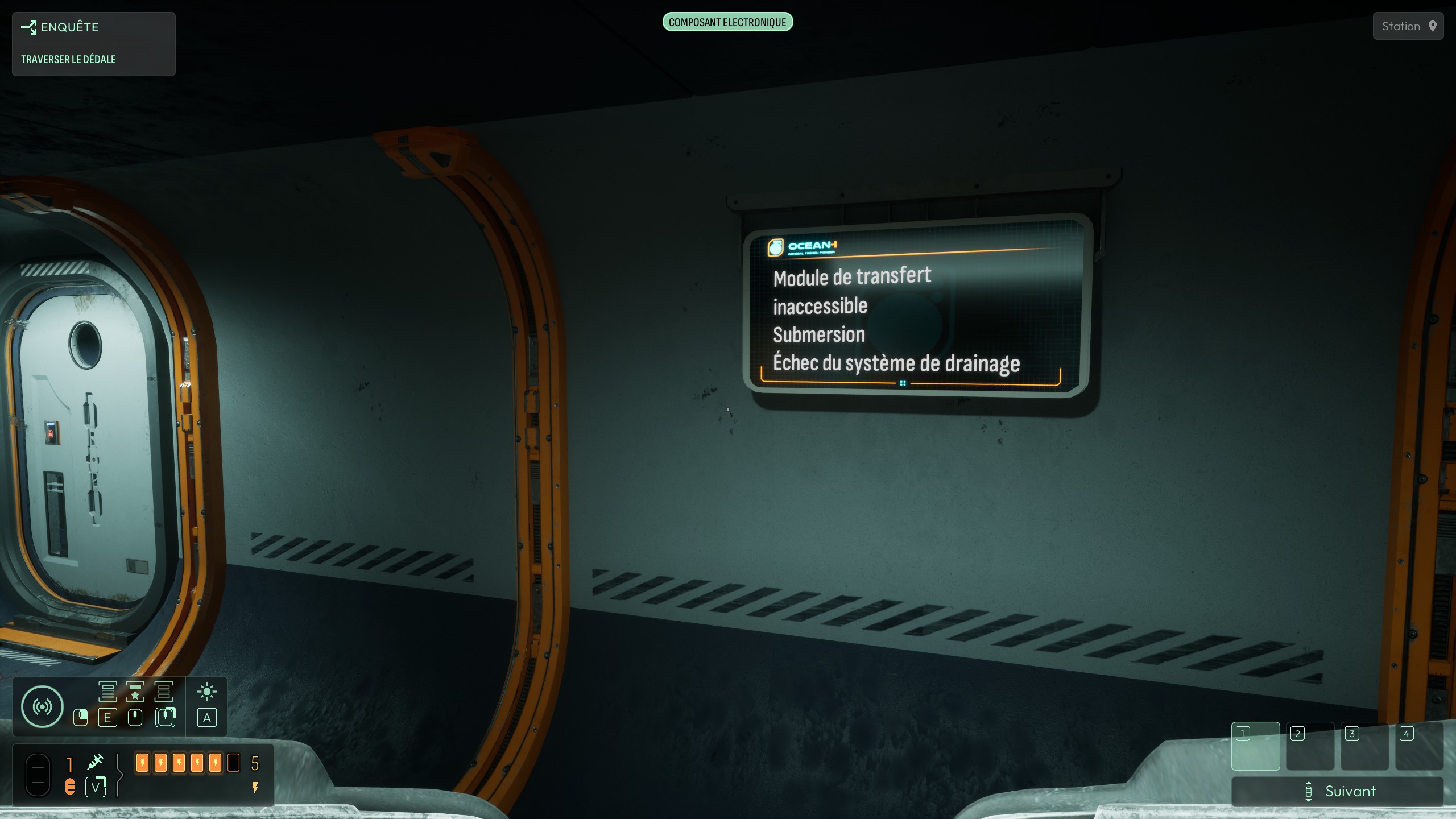Open the Station location indicator
This screenshot has width=1456, height=819.
point(1408,26)
